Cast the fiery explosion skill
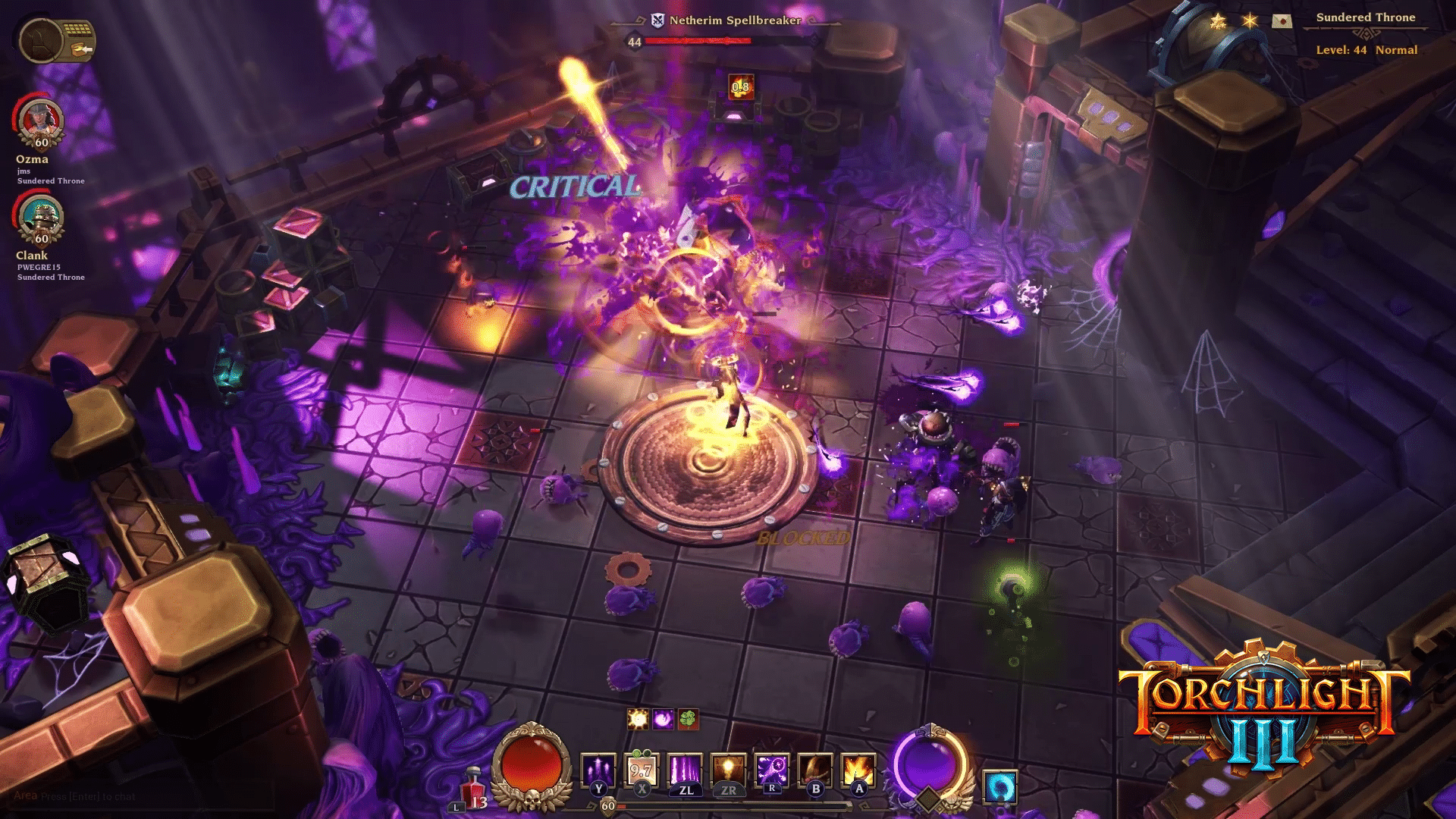Image resolution: width=1456 pixels, height=819 pixels. 858,770
